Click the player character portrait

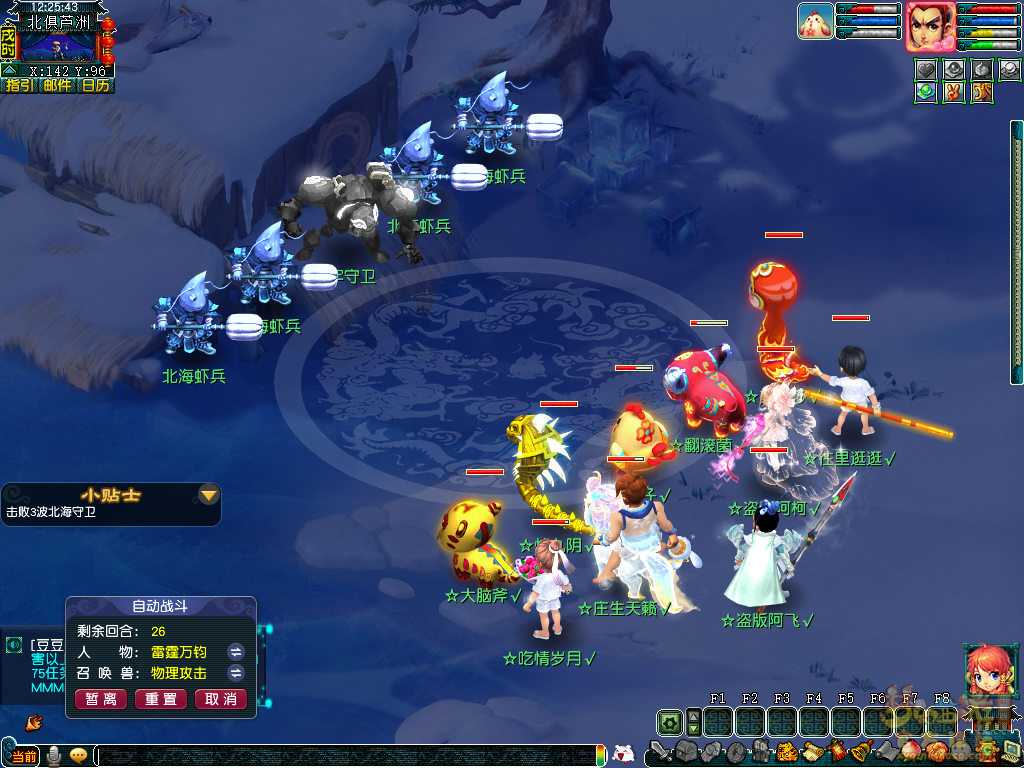pos(930,26)
